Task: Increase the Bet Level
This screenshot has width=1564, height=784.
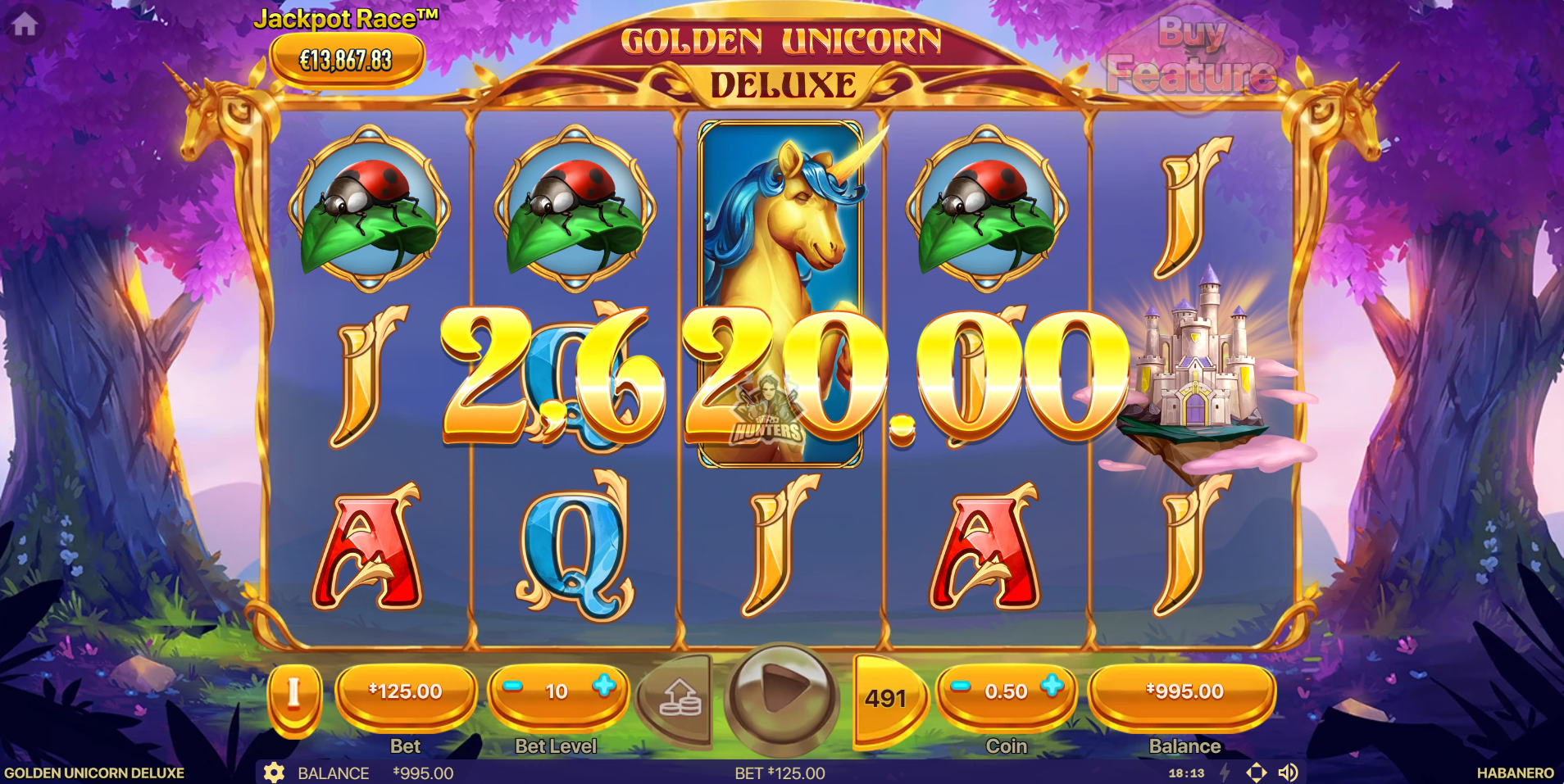Action: pyautogui.click(x=604, y=687)
